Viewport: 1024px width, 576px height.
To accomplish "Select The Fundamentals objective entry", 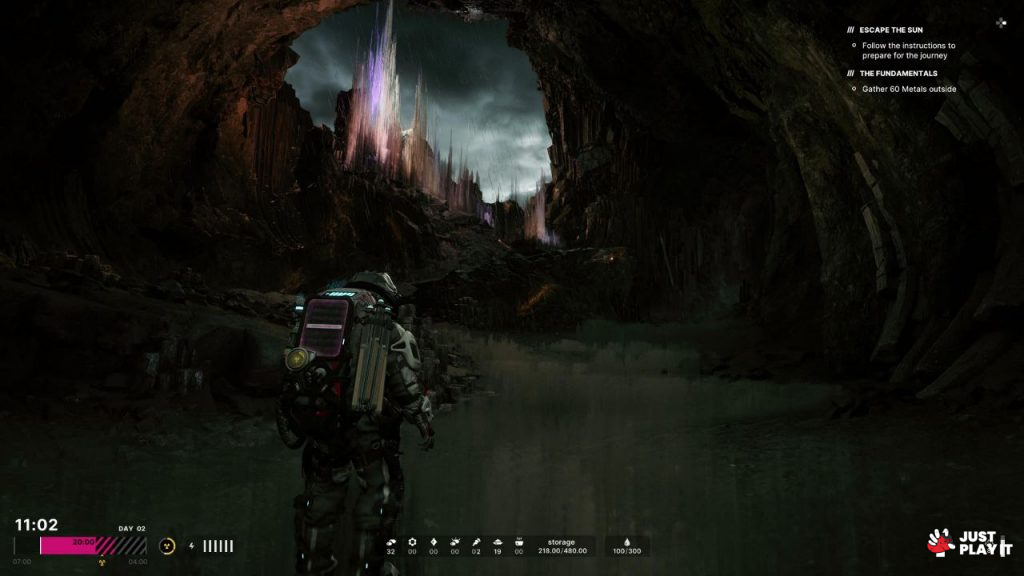I will 900,73.
